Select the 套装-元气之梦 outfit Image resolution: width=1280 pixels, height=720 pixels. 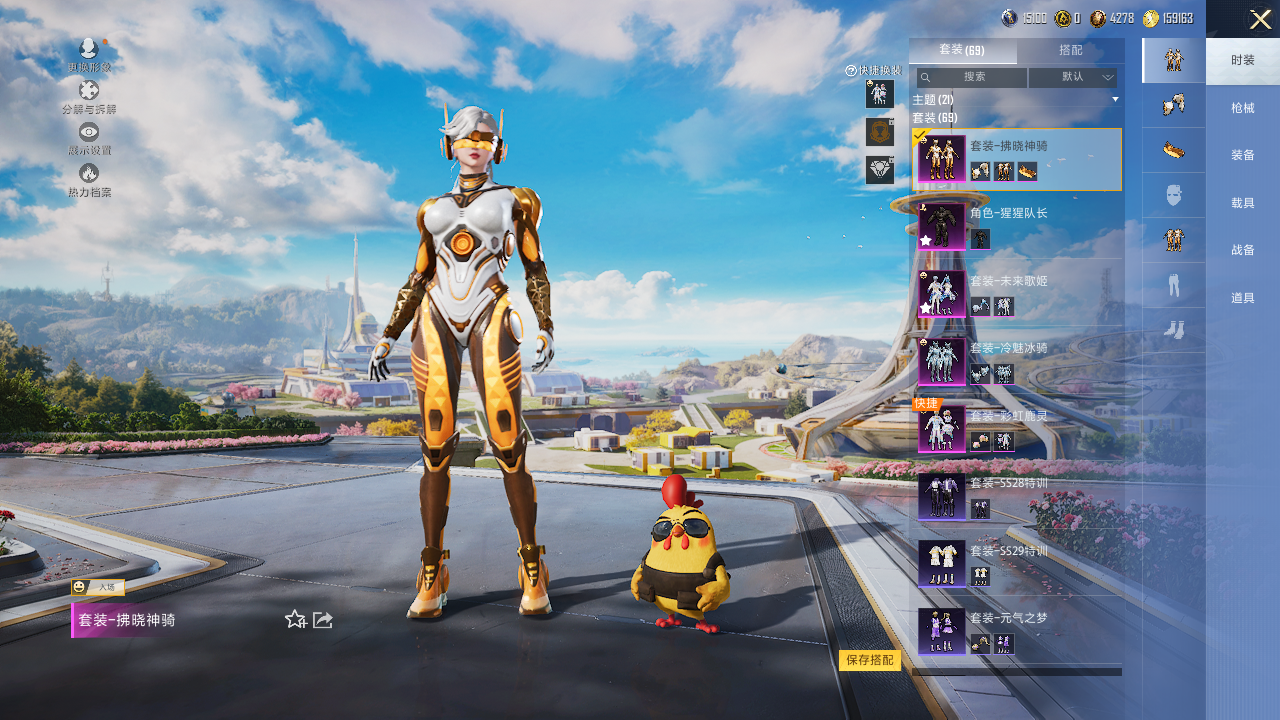click(1016, 631)
